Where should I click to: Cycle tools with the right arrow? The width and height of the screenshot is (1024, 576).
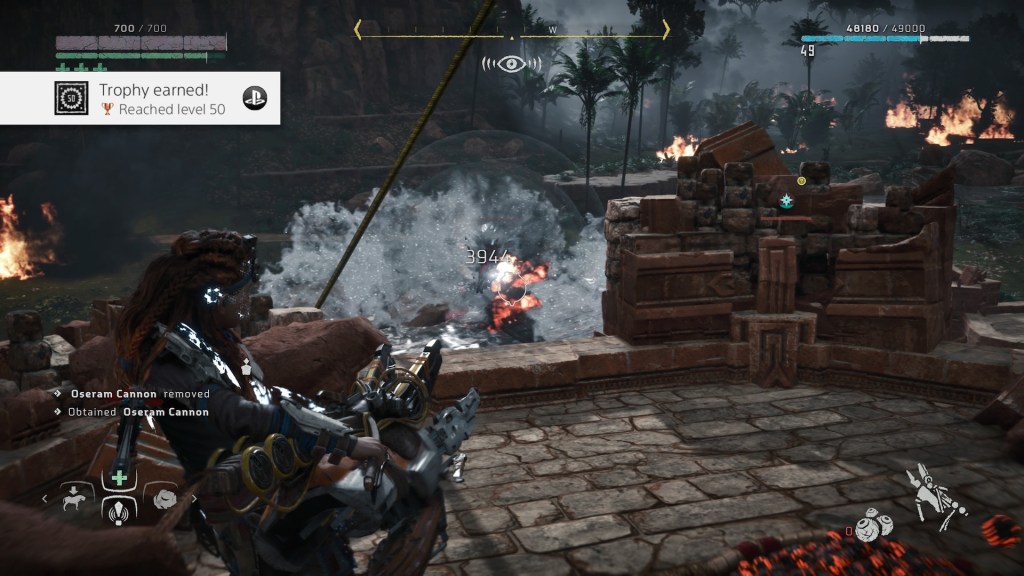click(193, 497)
